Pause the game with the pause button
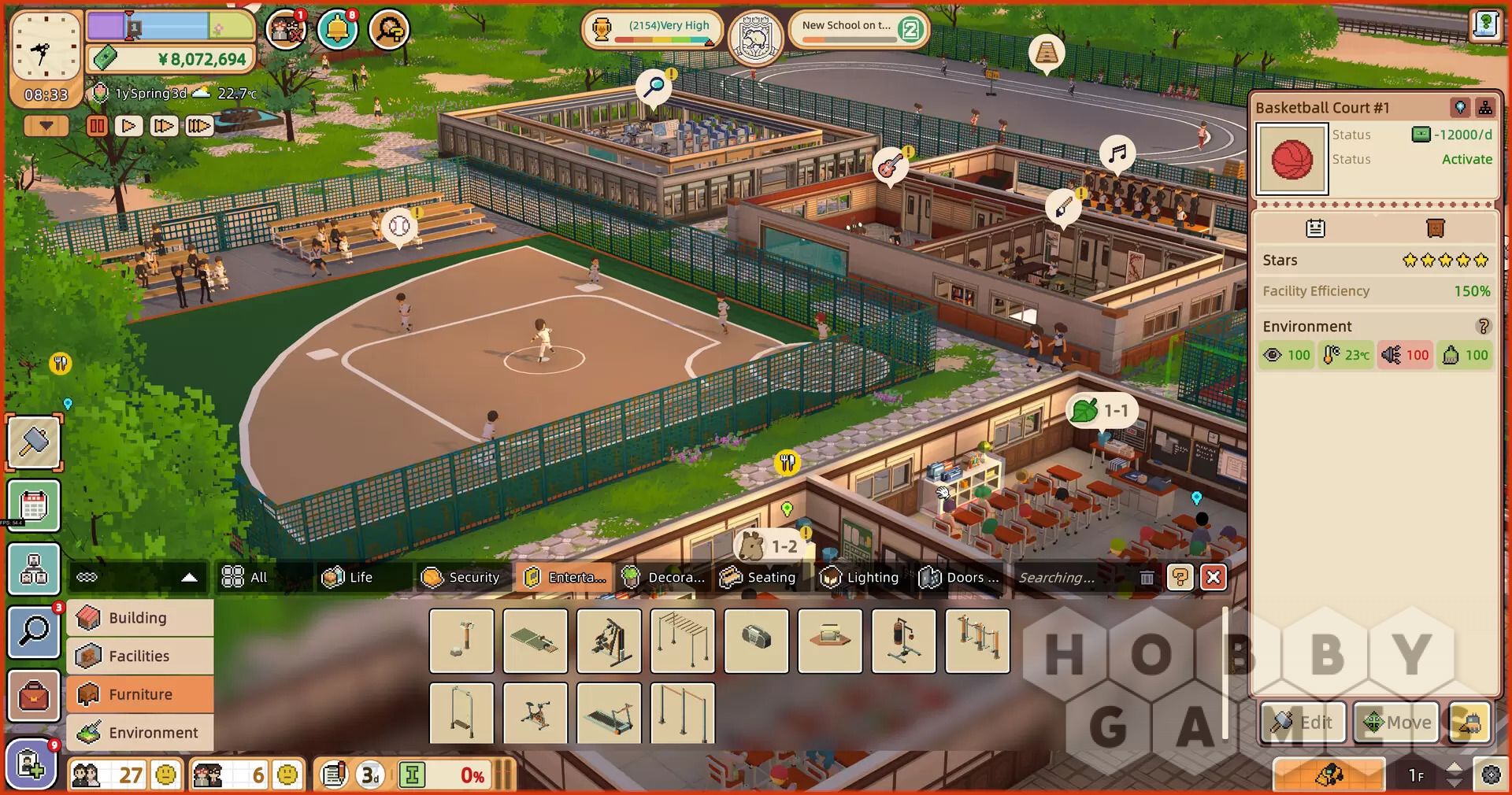Viewport: 1512px width, 795px height. [x=97, y=126]
